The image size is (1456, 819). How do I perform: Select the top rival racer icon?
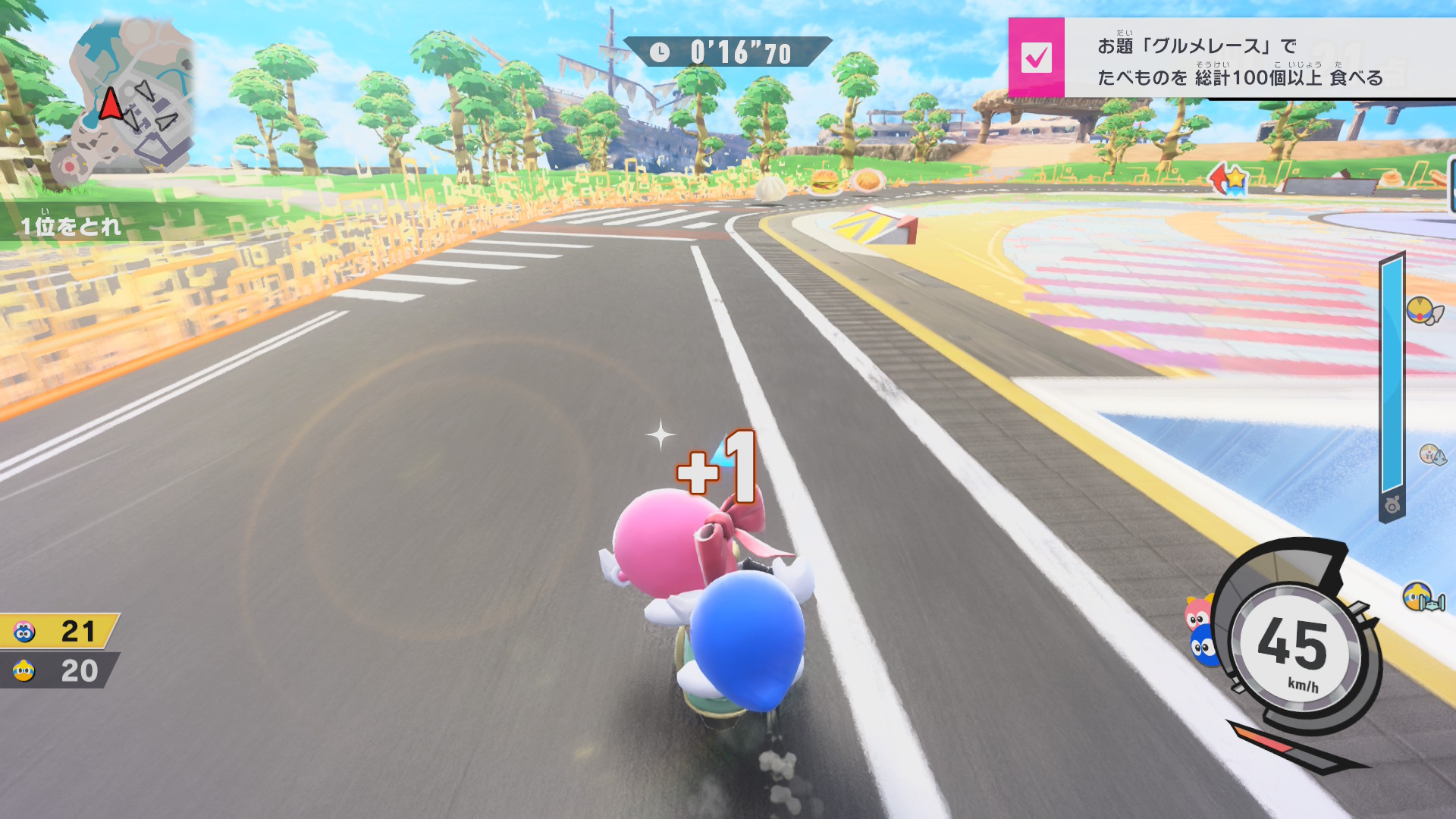[1423, 311]
